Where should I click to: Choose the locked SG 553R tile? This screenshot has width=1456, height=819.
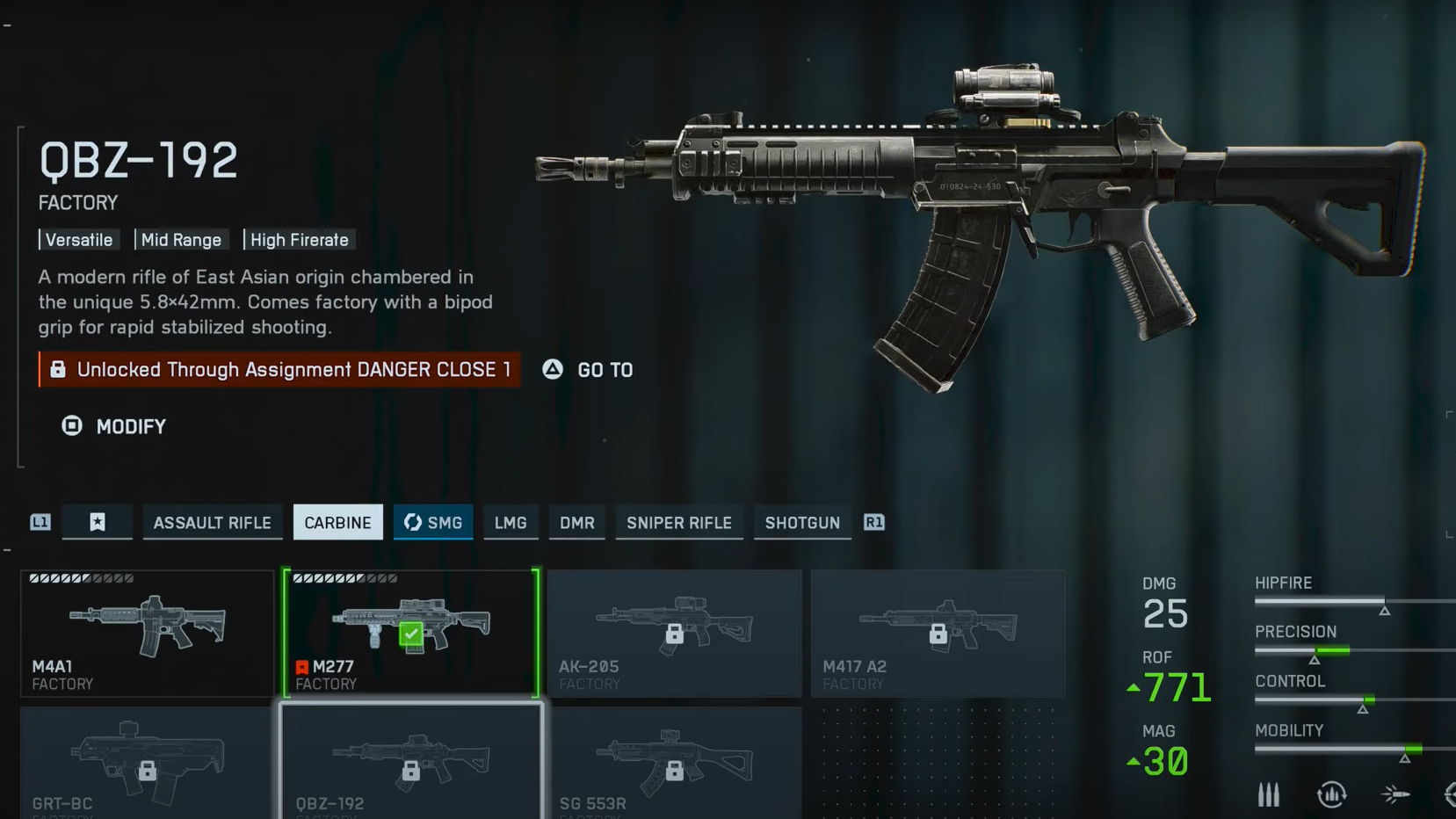674,763
